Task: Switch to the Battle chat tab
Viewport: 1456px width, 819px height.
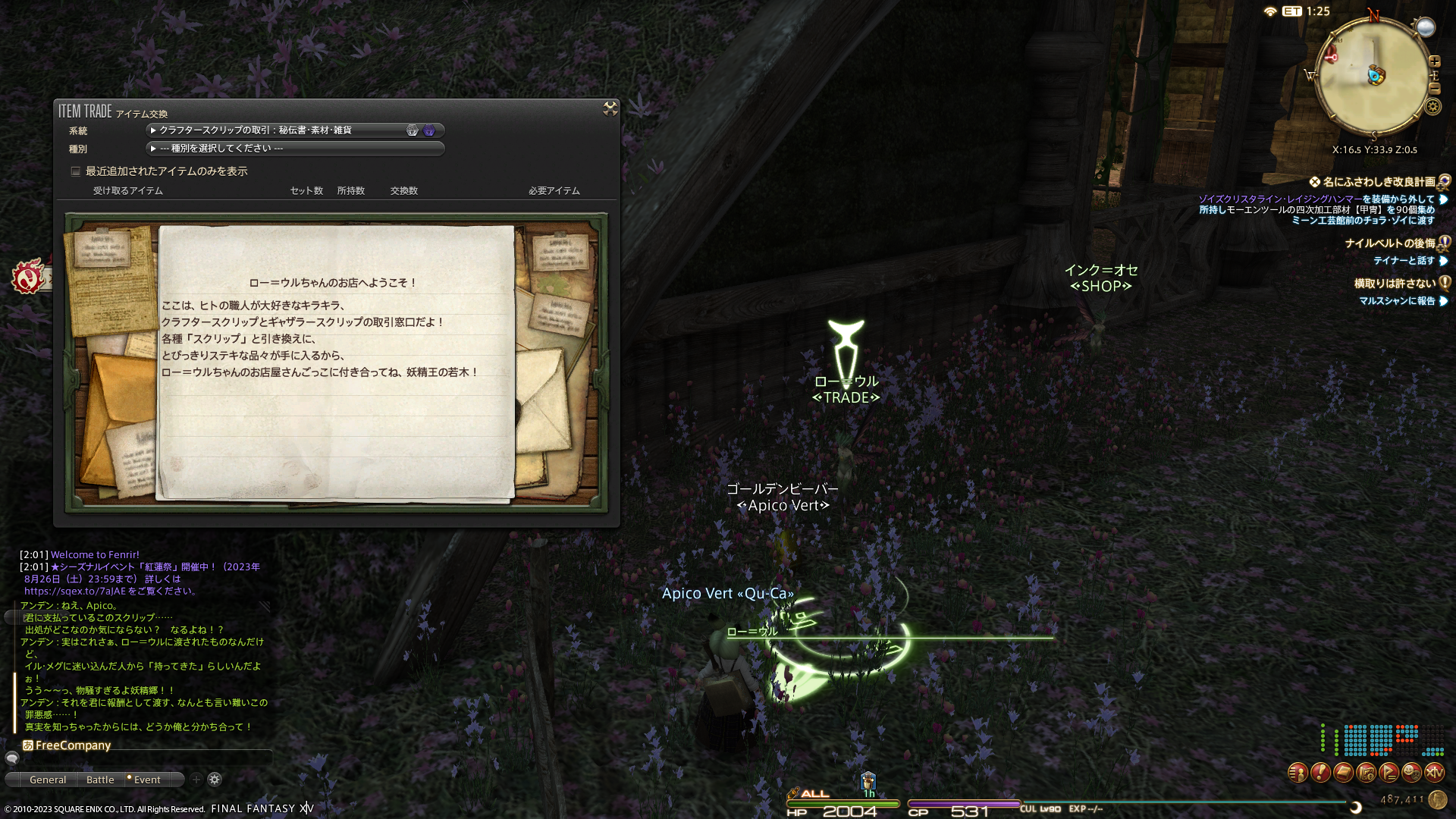Action: (x=100, y=780)
